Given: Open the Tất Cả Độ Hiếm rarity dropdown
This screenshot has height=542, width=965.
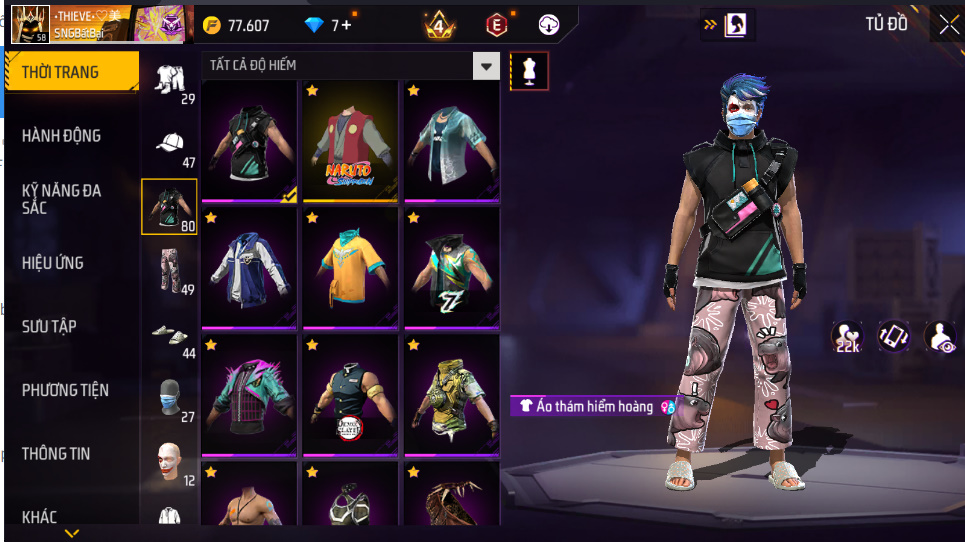Looking at the screenshot, I should (x=486, y=66).
